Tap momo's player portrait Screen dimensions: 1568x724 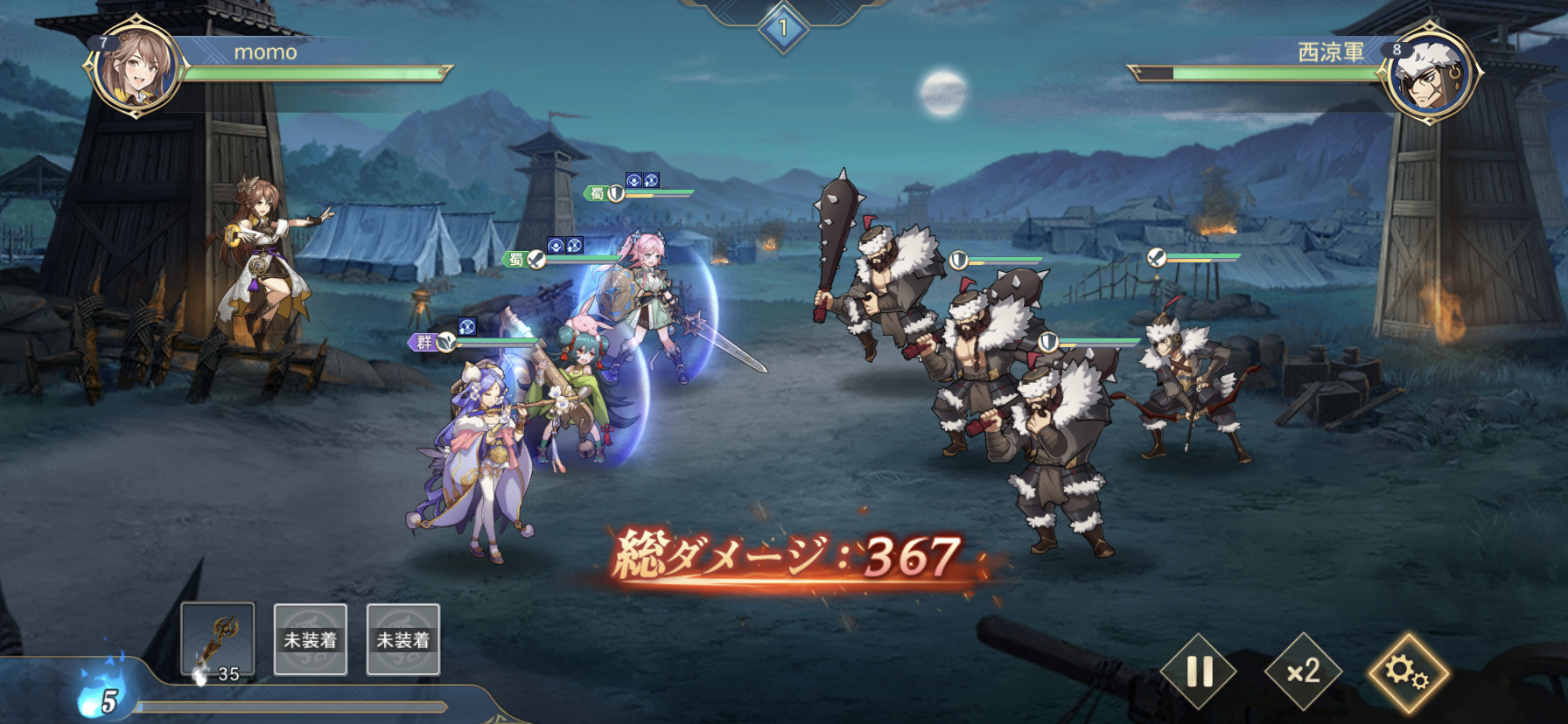click(136, 66)
